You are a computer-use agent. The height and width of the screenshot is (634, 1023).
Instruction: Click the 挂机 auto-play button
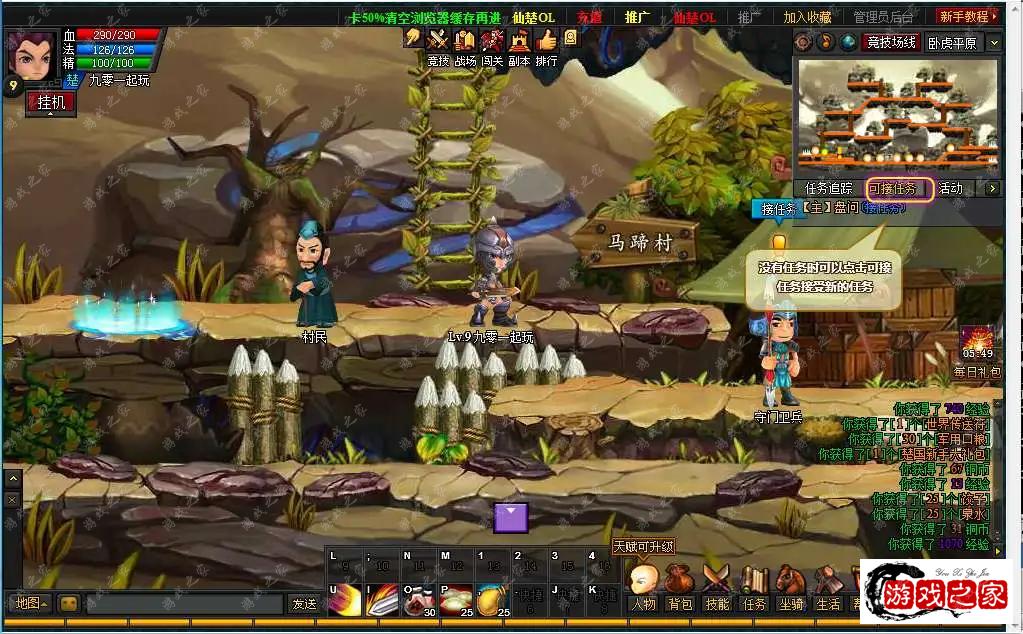(50, 103)
